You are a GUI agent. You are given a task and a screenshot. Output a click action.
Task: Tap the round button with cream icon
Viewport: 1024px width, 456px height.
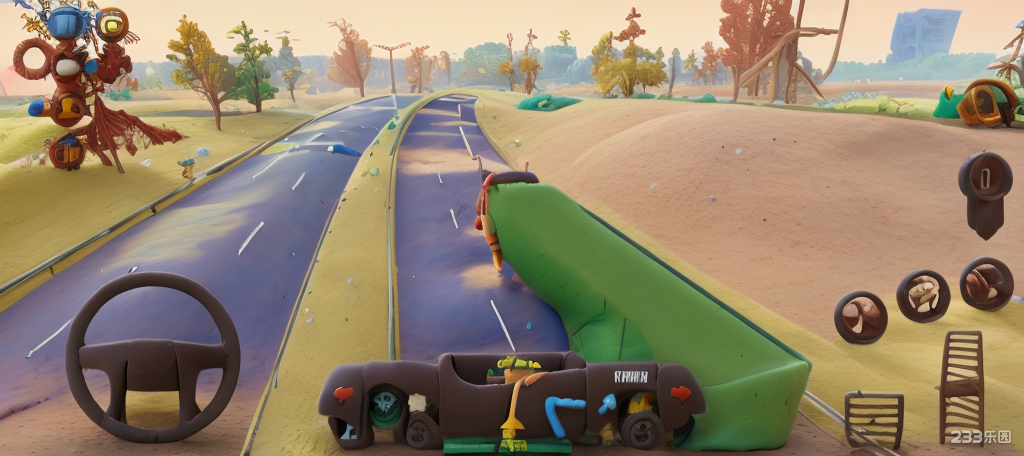922,295
